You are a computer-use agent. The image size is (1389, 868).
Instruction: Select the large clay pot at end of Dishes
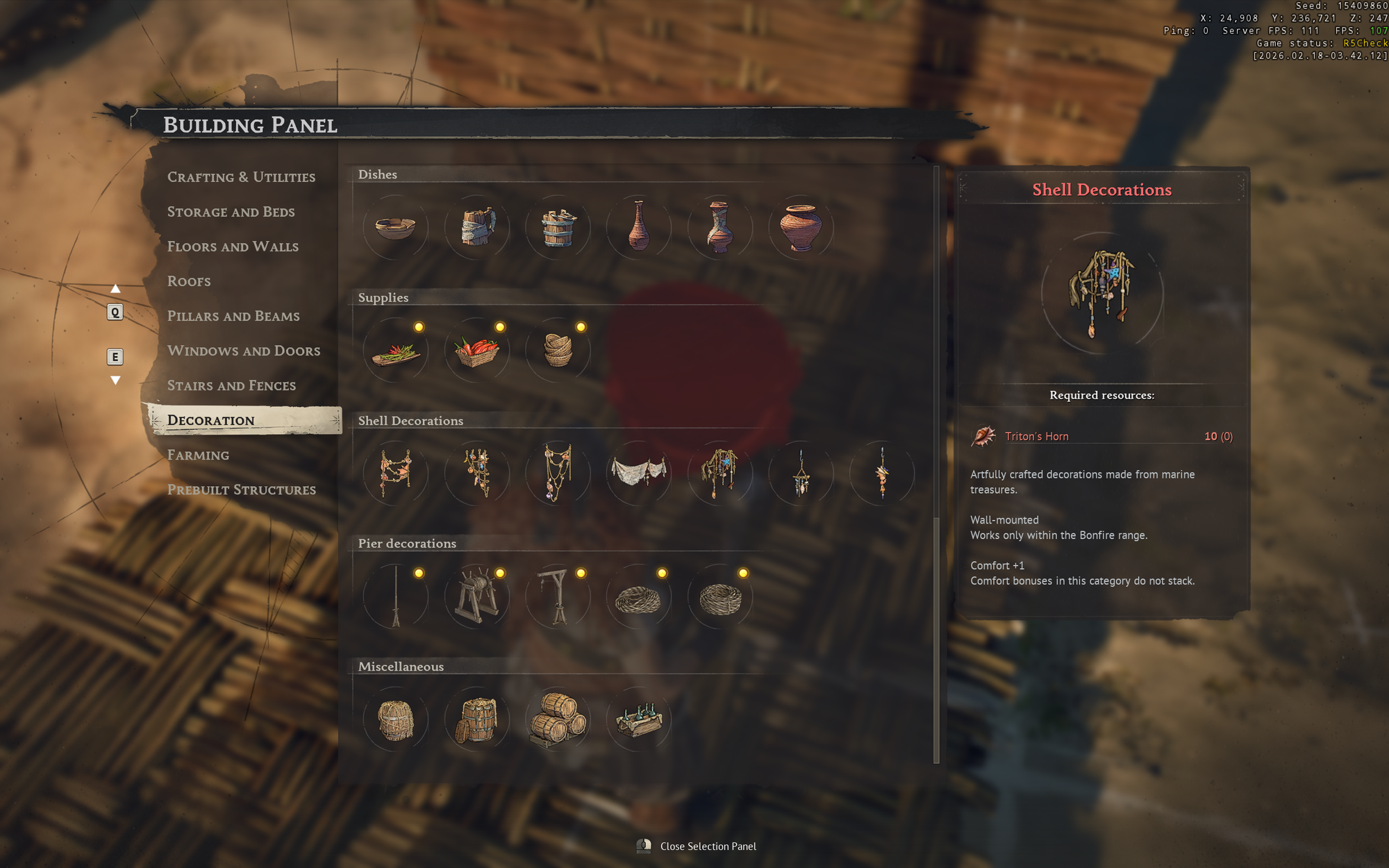pyautogui.click(x=800, y=228)
